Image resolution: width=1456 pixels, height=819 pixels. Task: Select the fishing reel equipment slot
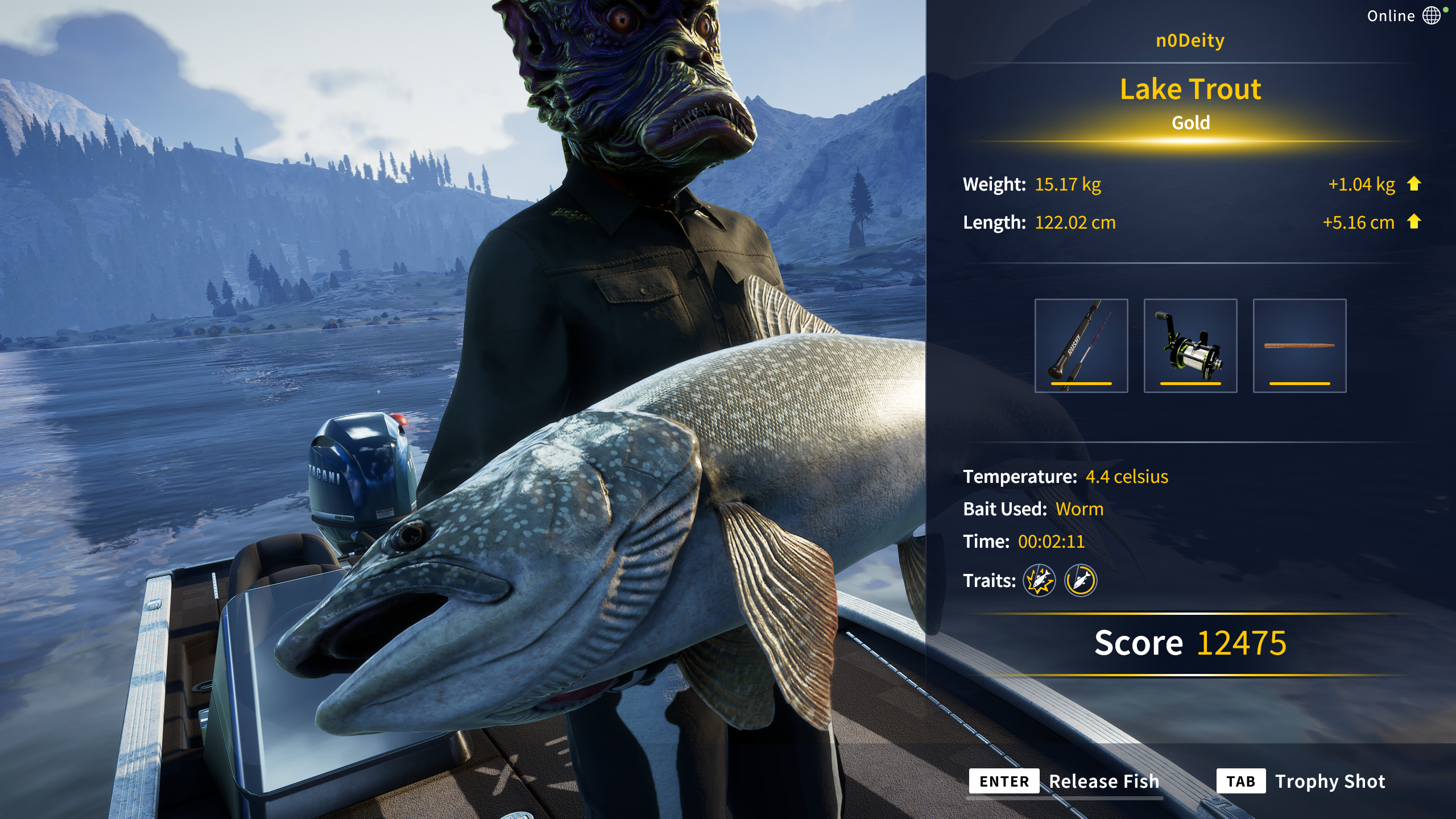(1190, 345)
